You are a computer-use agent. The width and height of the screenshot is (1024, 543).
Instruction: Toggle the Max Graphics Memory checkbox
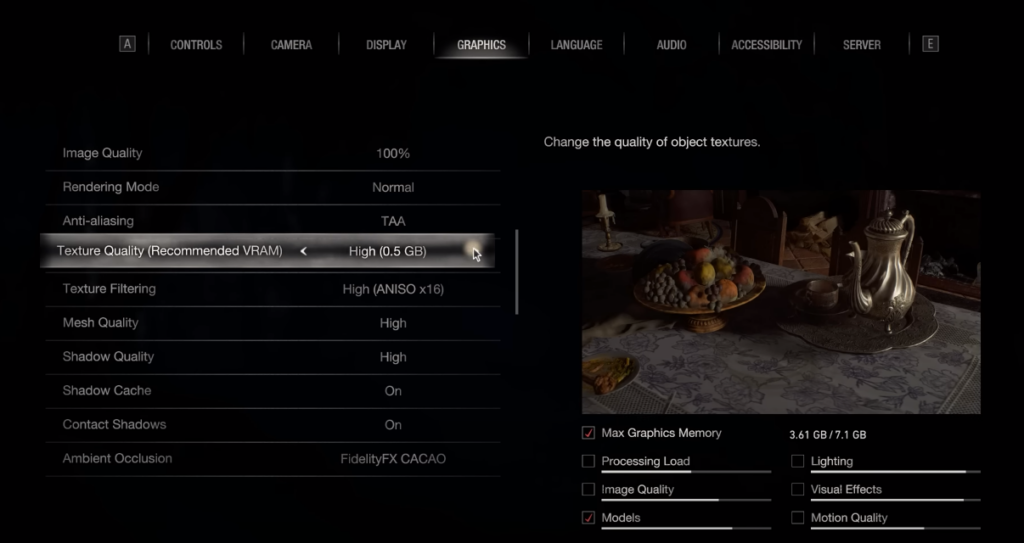click(588, 434)
